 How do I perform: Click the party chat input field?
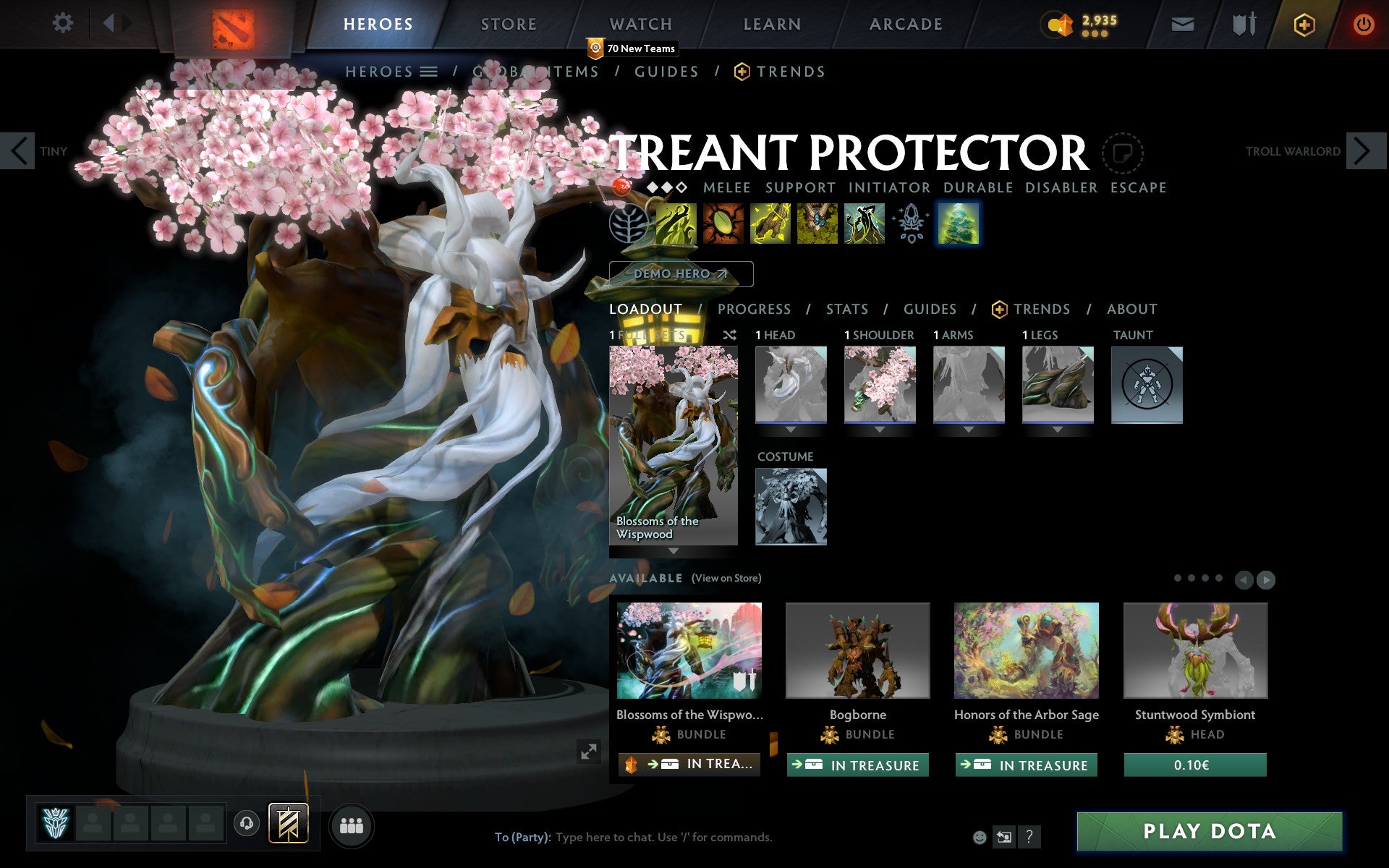651,838
